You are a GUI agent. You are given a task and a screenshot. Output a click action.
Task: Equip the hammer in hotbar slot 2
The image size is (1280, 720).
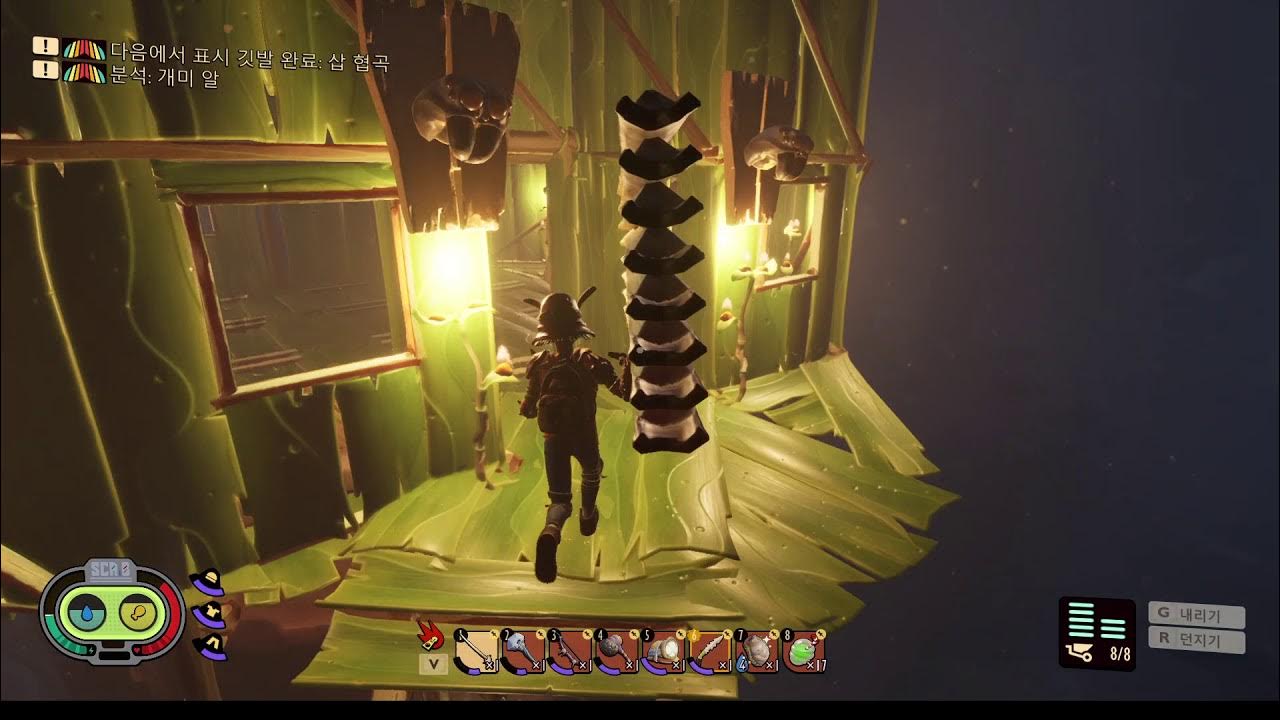pyautogui.click(x=523, y=652)
